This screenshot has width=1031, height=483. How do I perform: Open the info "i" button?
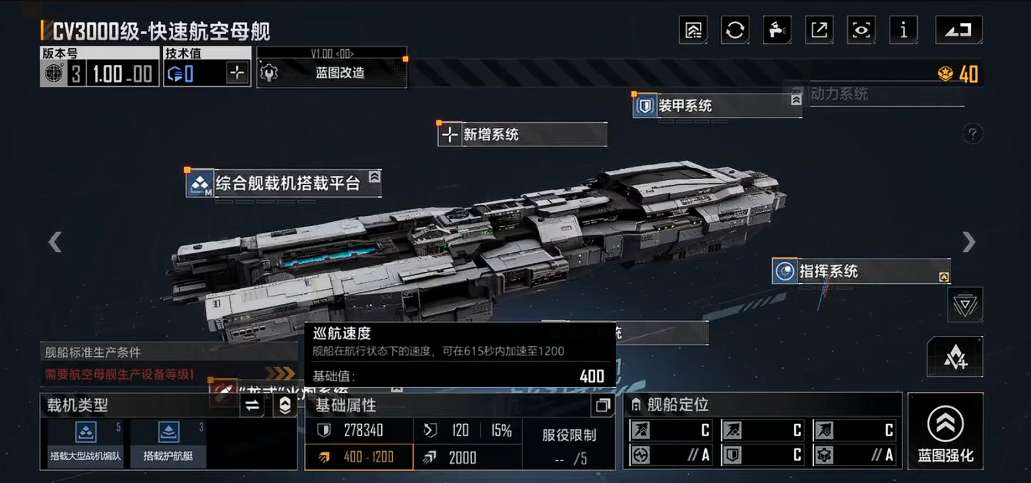click(903, 30)
